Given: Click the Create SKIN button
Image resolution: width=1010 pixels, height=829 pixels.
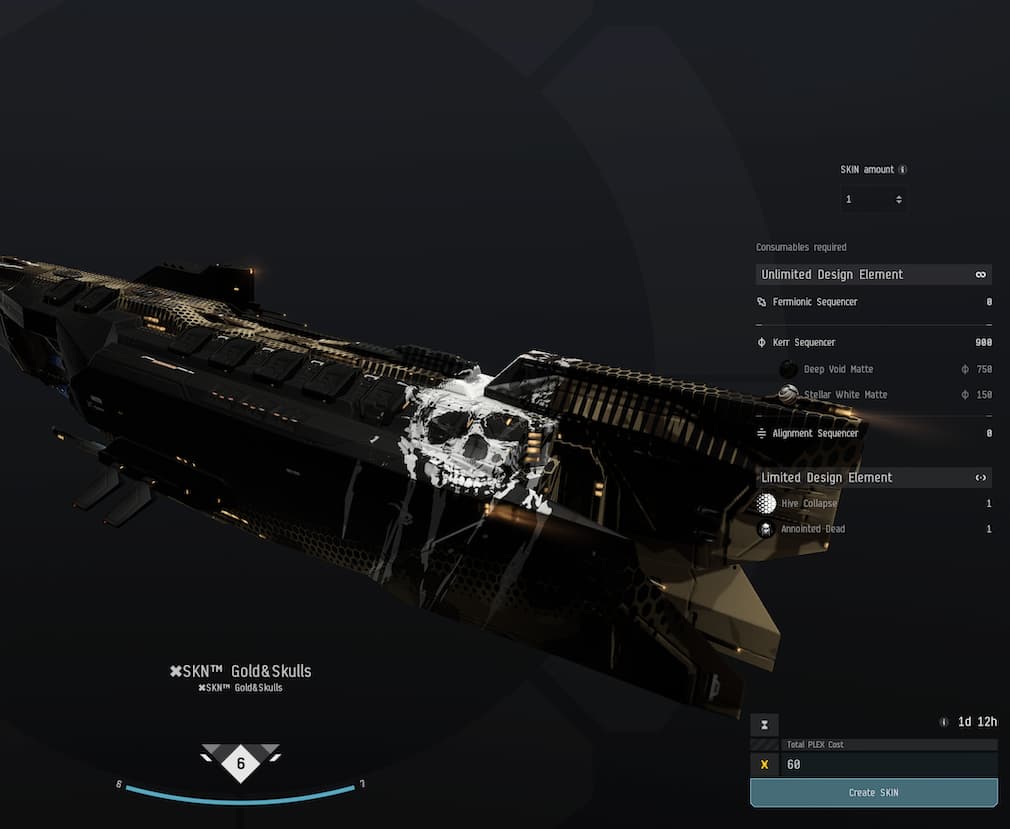Looking at the screenshot, I should (x=873, y=792).
